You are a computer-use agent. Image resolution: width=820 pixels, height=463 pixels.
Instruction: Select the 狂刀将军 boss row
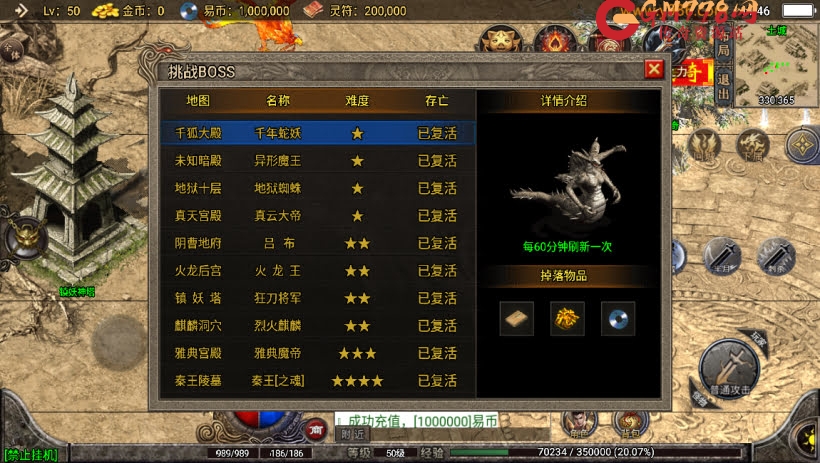point(317,298)
